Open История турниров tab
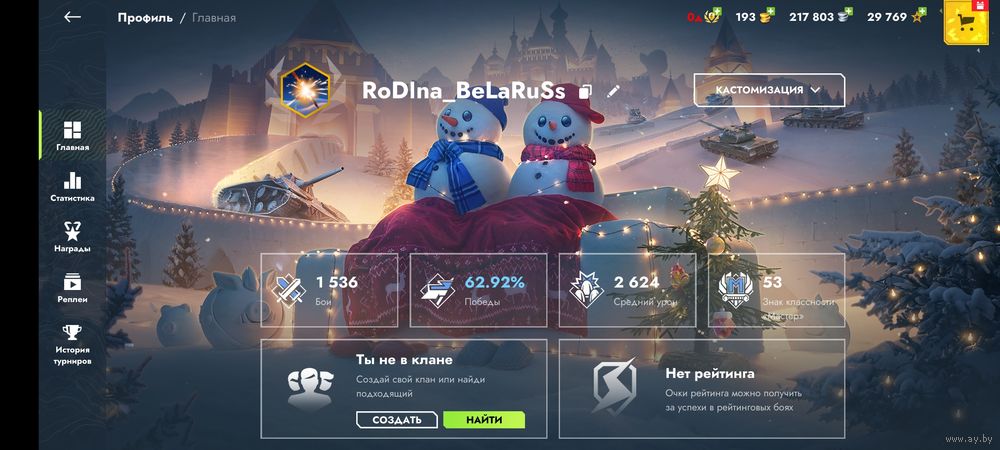Image resolution: width=1000 pixels, height=450 pixels. pos(72,345)
